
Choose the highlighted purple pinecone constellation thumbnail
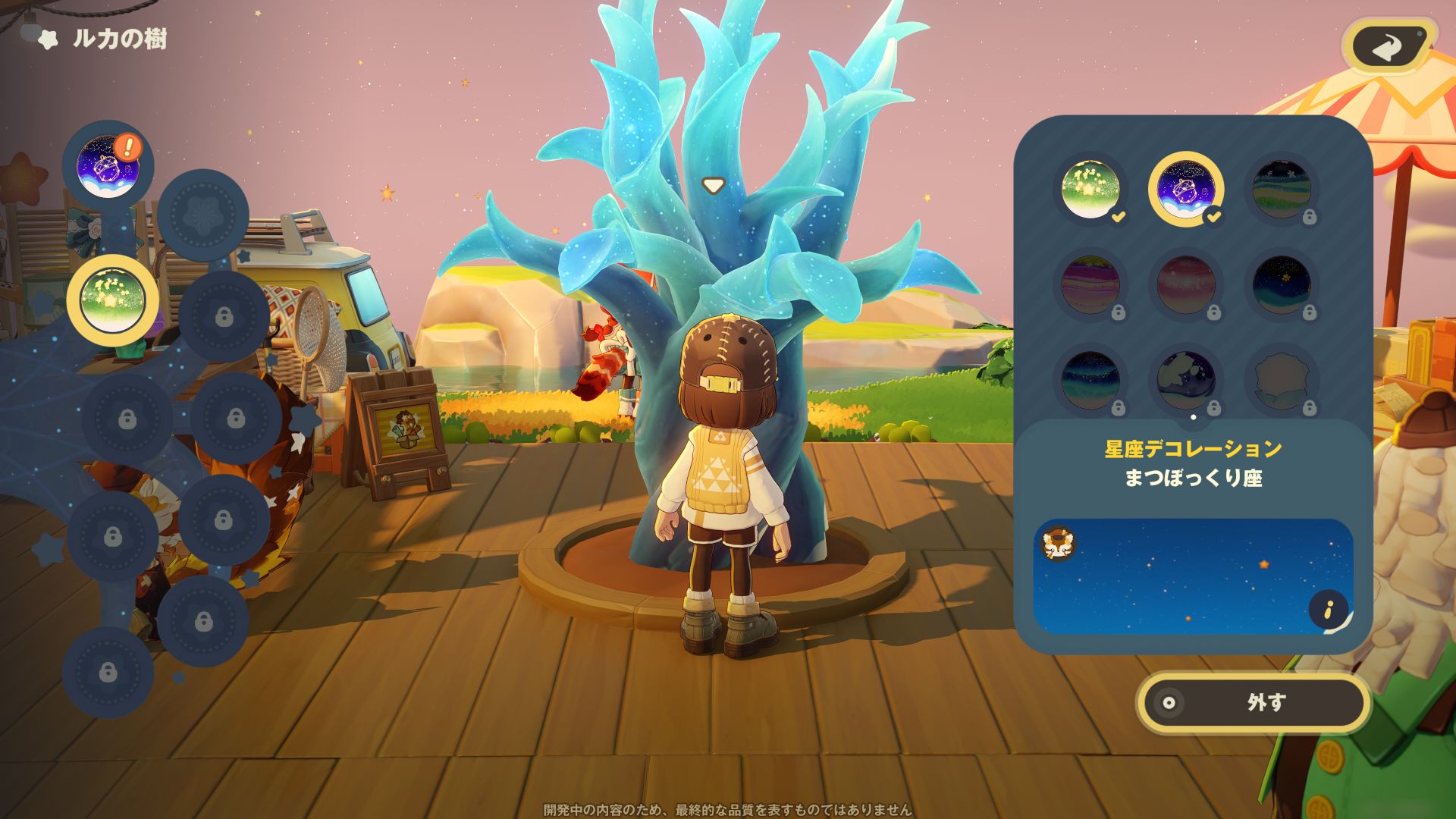tap(1185, 190)
